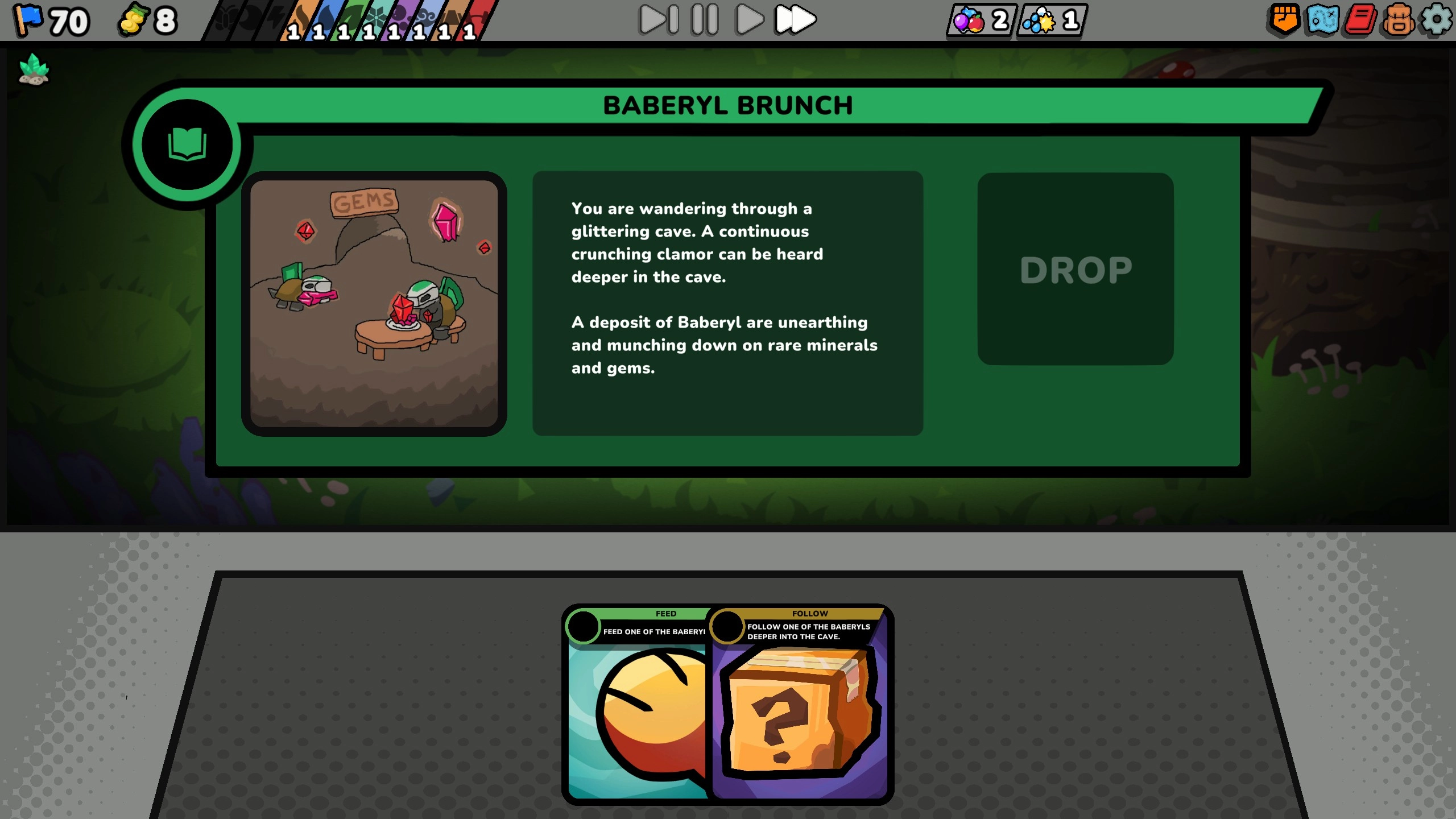Select the snowflake biome tab
Screen dimensions: 1456x819
pyautogui.click(x=377, y=17)
